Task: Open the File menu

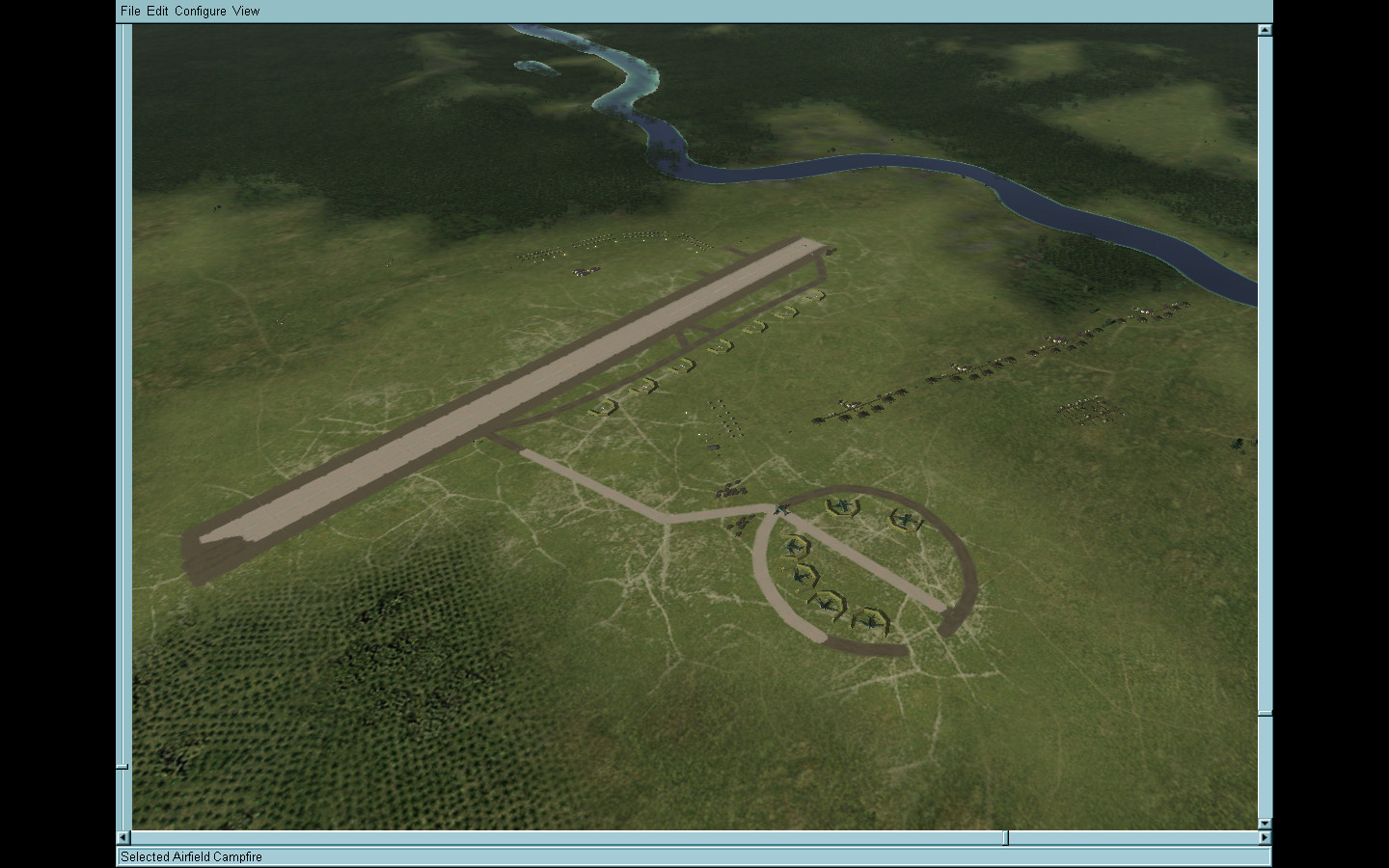Action: pyautogui.click(x=130, y=11)
